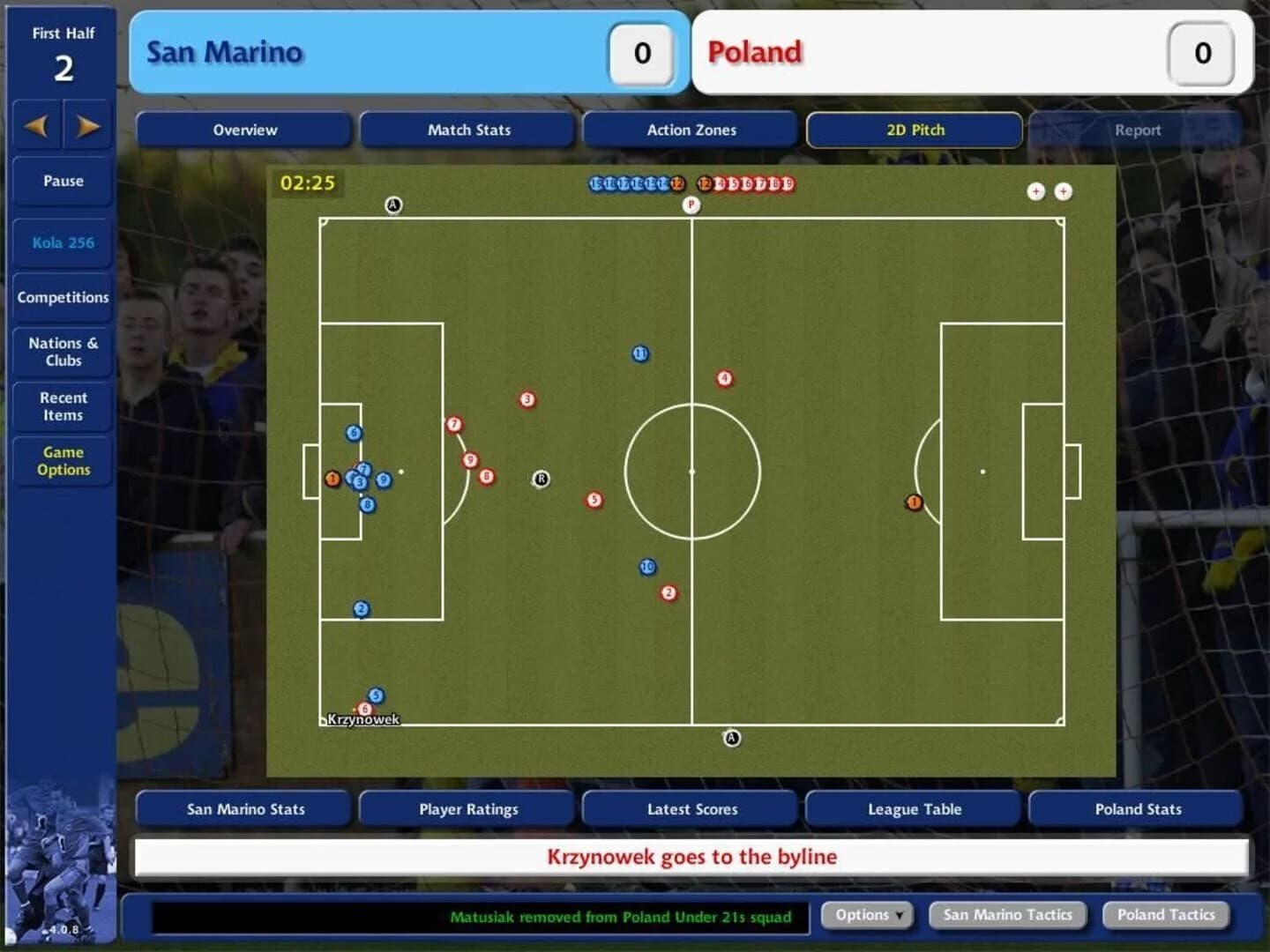Select blue player 11 near the center circle
The height and width of the screenshot is (952, 1270).
tap(640, 353)
